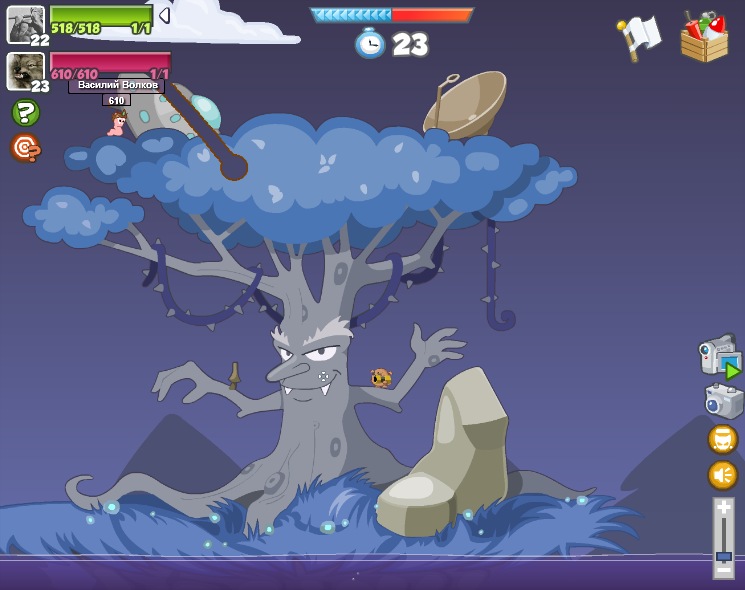Raise the white surrender flag
This screenshot has width=745, height=590.
[x=640, y=37]
